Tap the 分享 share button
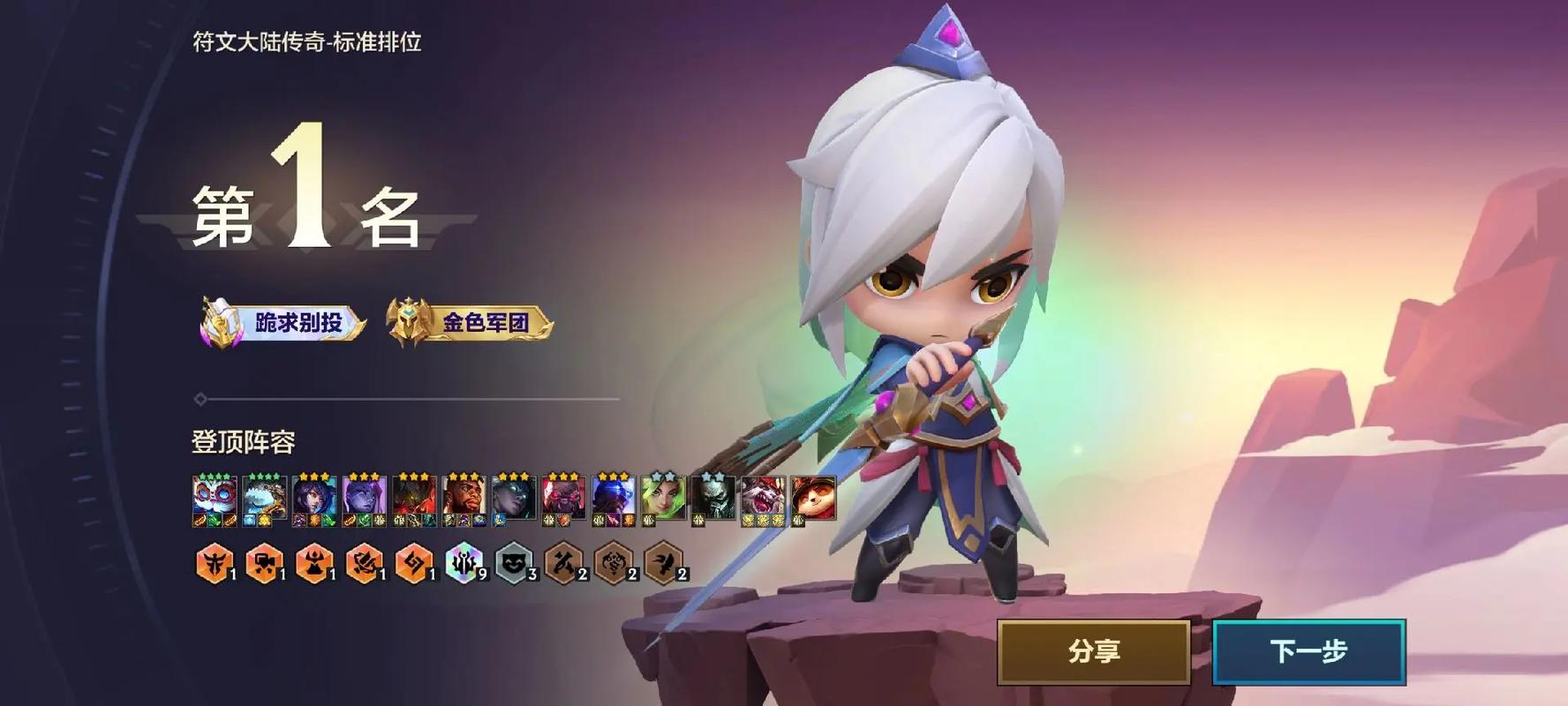1568x706 pixels. pos(1094,651)
